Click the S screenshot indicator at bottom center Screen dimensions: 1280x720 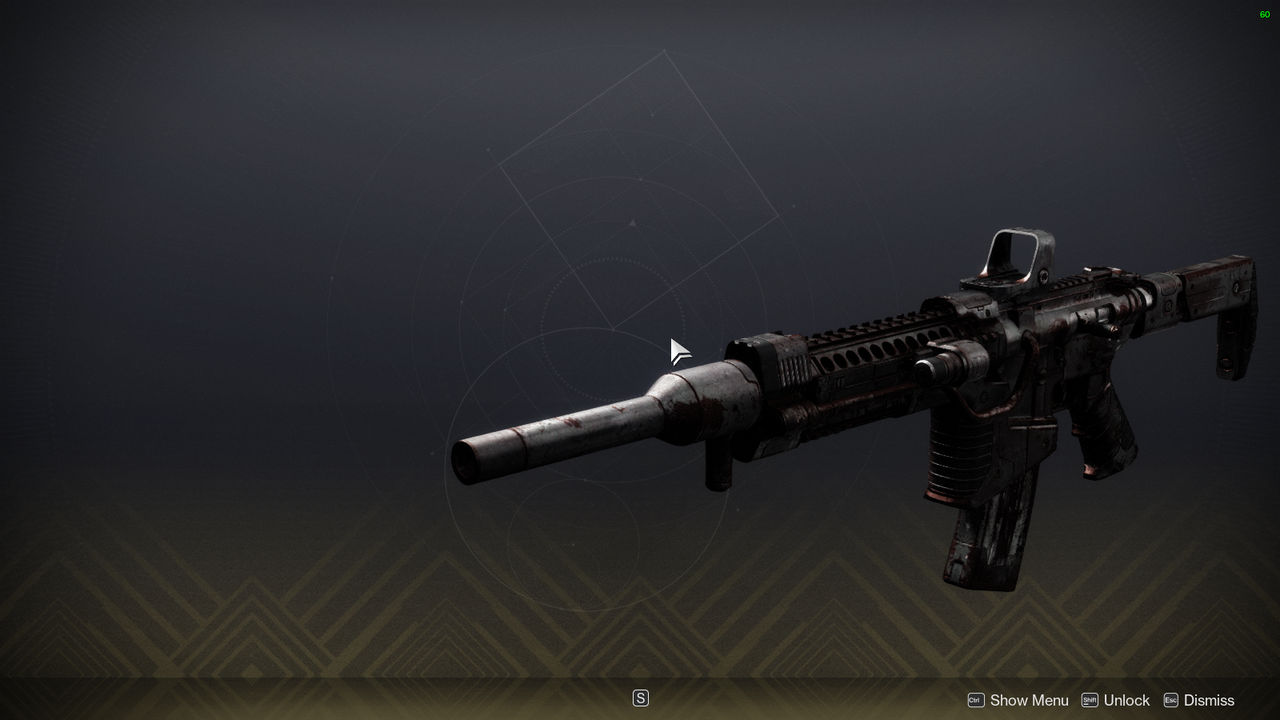click(x=640, y=697)
